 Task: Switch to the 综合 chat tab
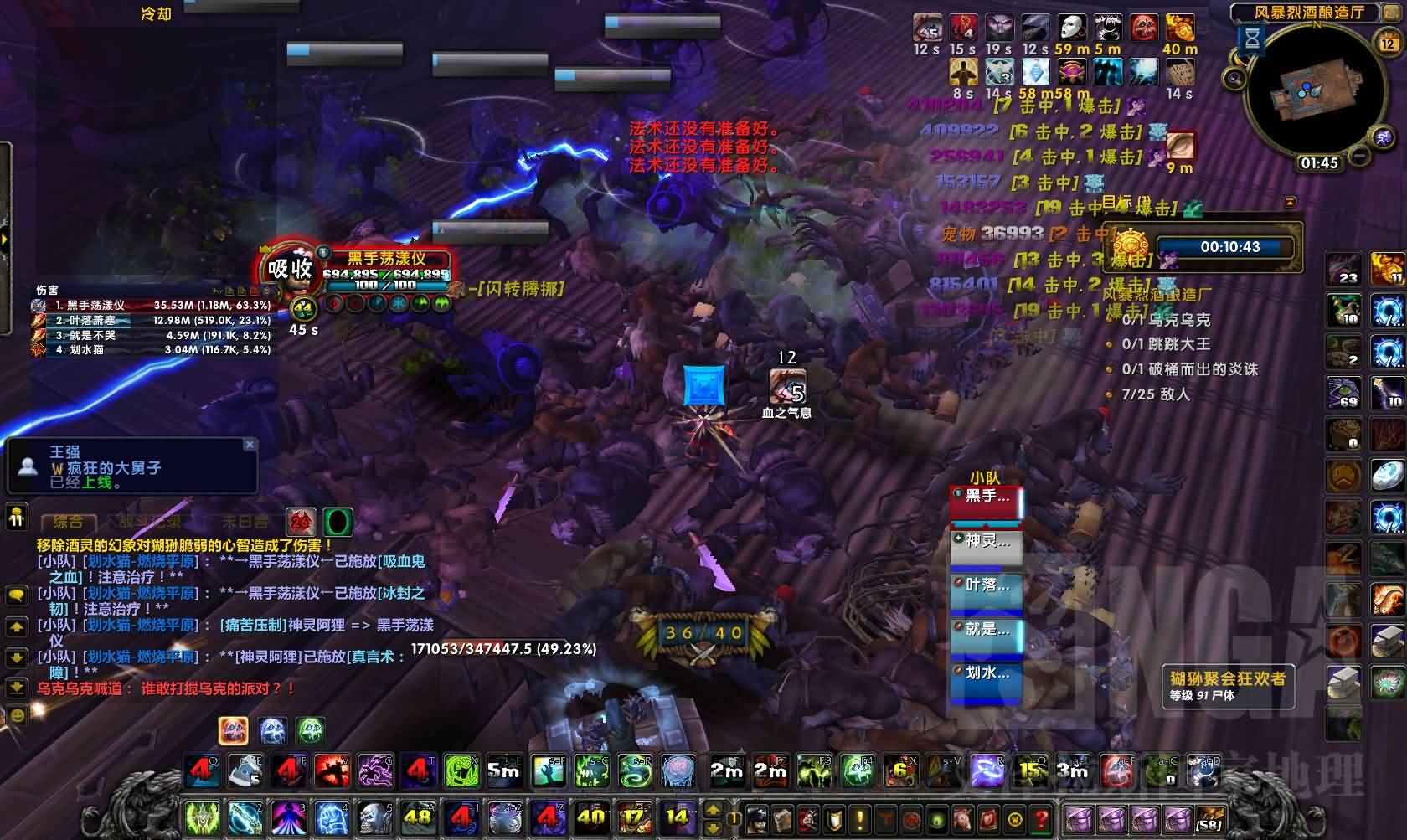[x=68, y=523]
